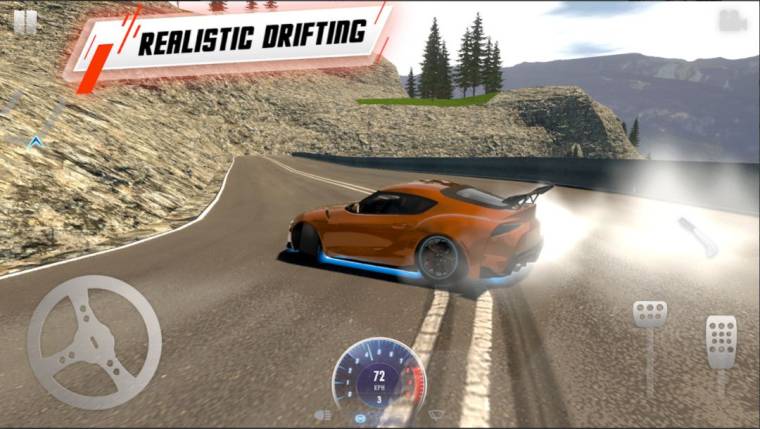The height and width of the screenshot is (429, 760).
Task: Switch the camera view
Action: tap(732, 21)
